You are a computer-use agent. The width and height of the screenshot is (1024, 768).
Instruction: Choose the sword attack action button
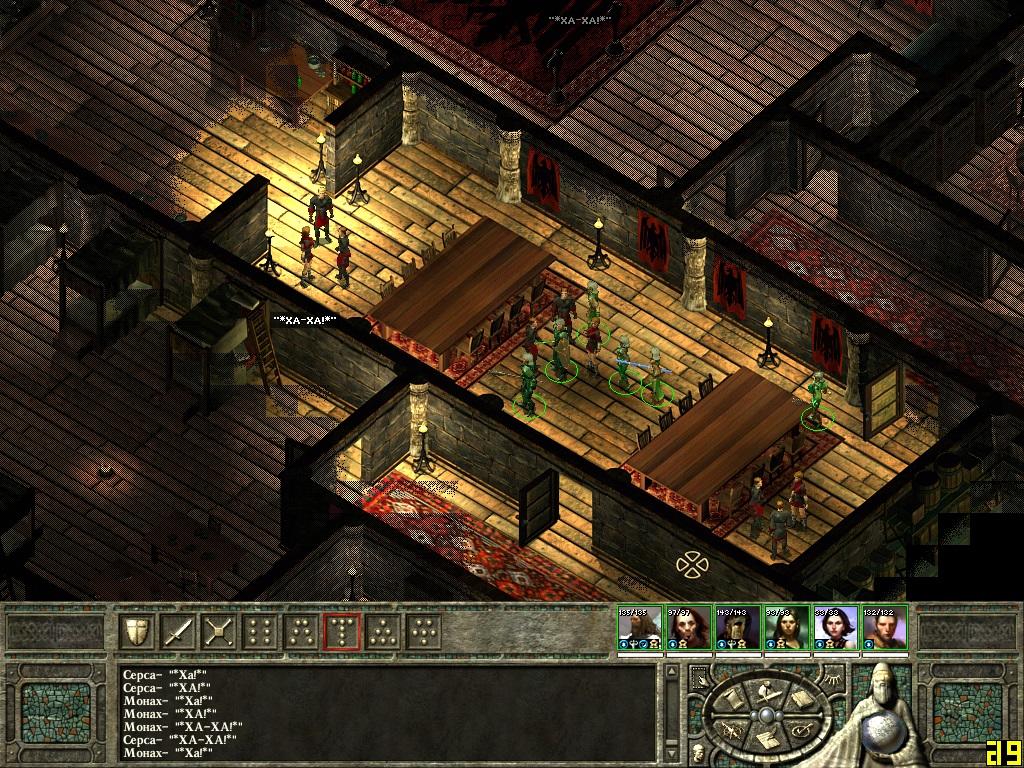(178, 631)
